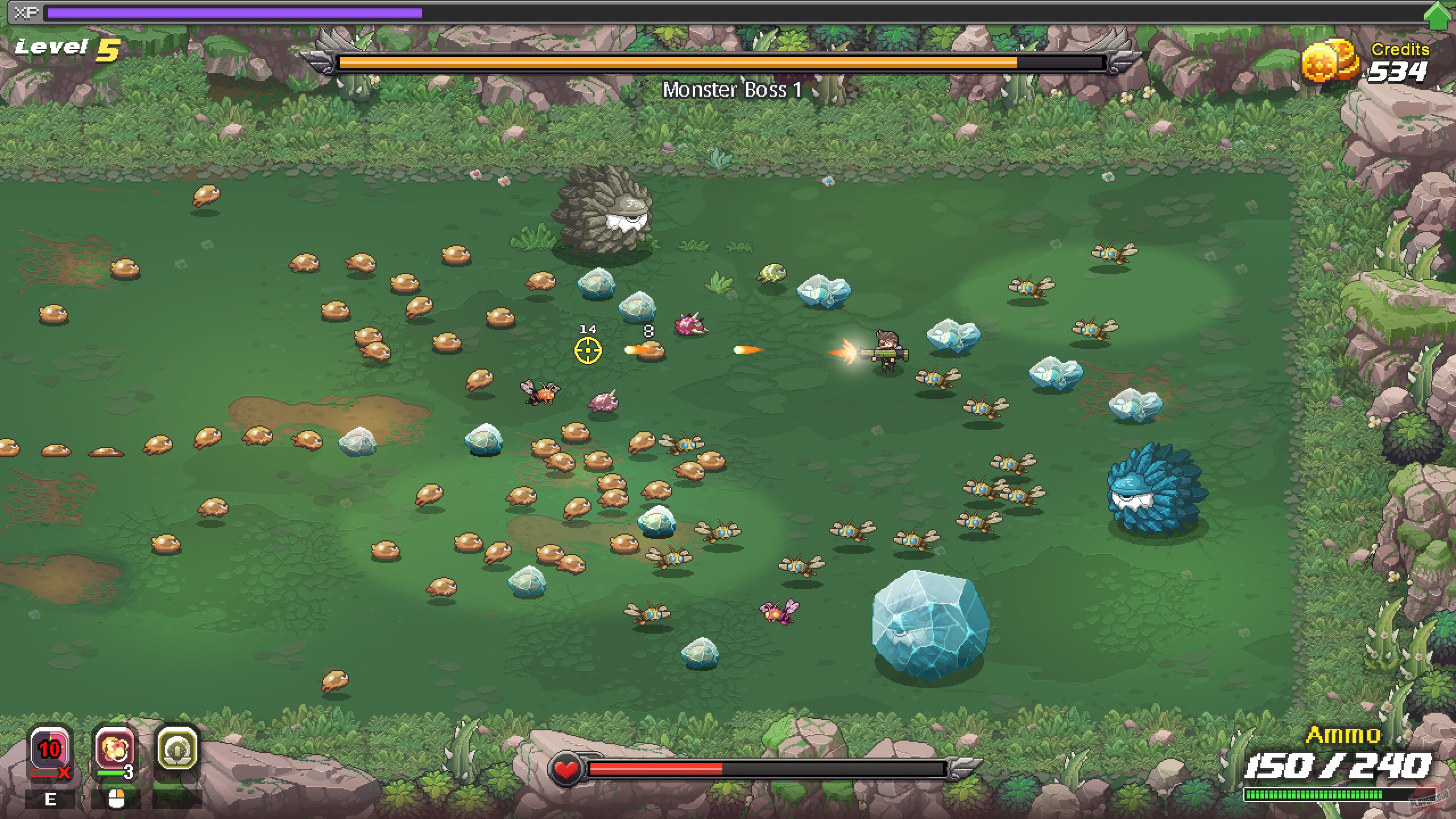Click the Level 5 indicator
Screen dimensions: 1456x819
63,51
